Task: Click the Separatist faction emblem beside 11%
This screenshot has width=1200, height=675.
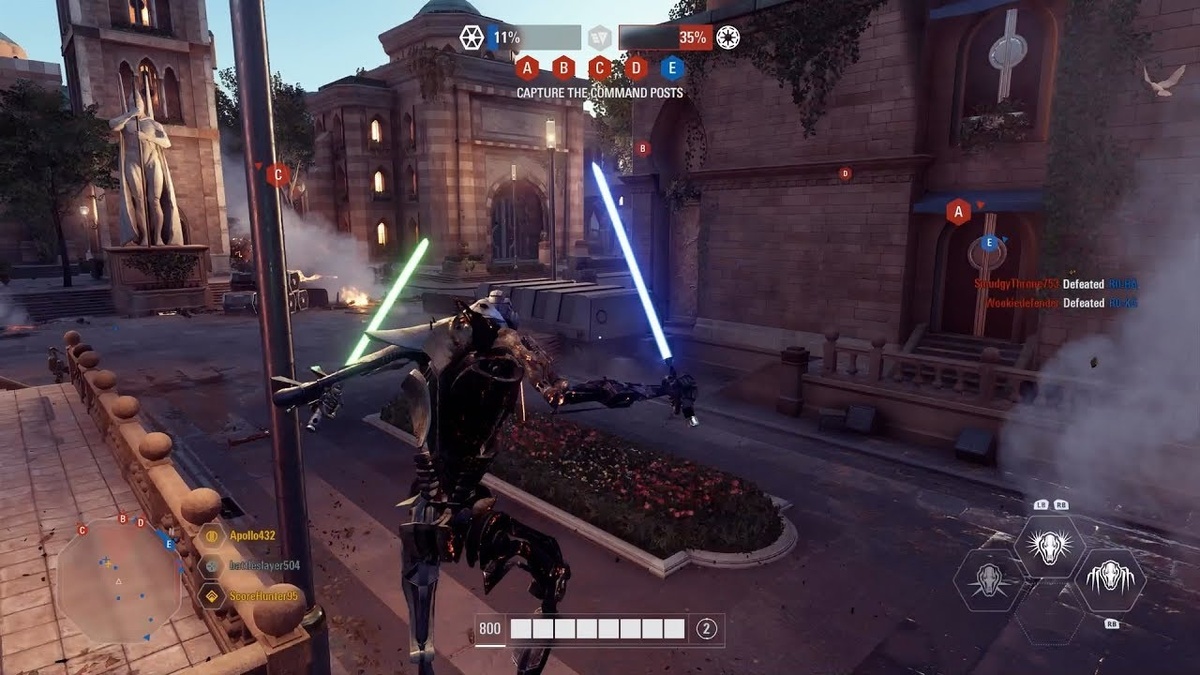Action: [x=471, y=38]
